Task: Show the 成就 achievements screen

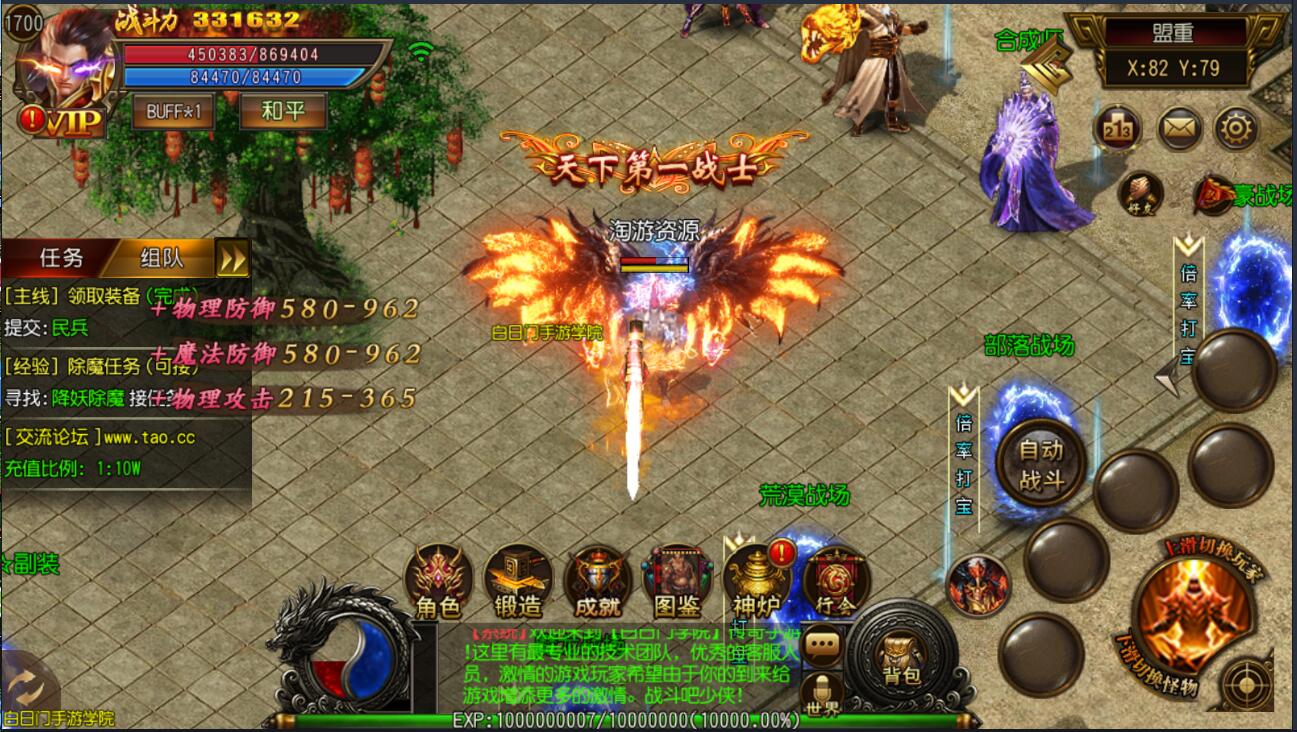Action: click(597, 580)
